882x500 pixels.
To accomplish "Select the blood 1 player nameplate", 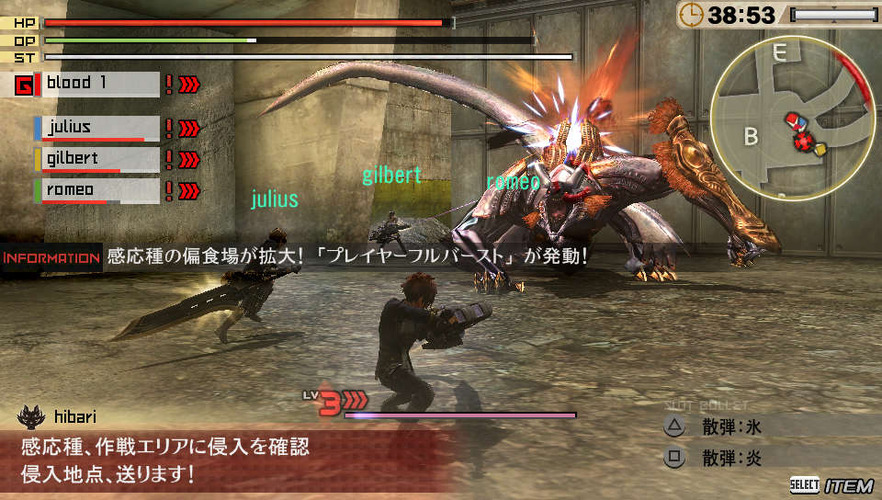I will 100,84.
